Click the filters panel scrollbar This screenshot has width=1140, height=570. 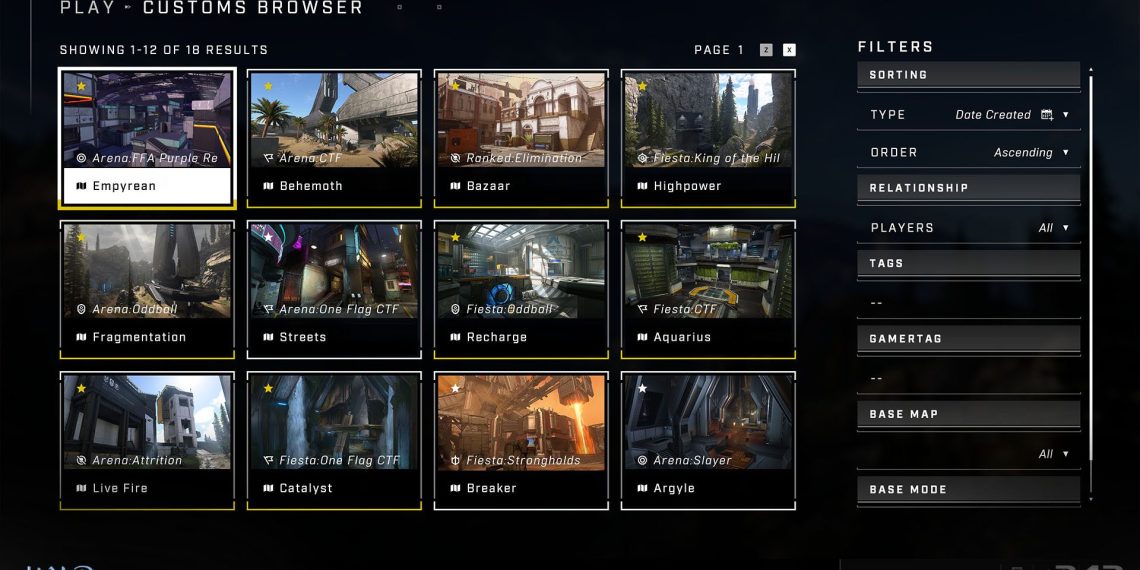1091,280
